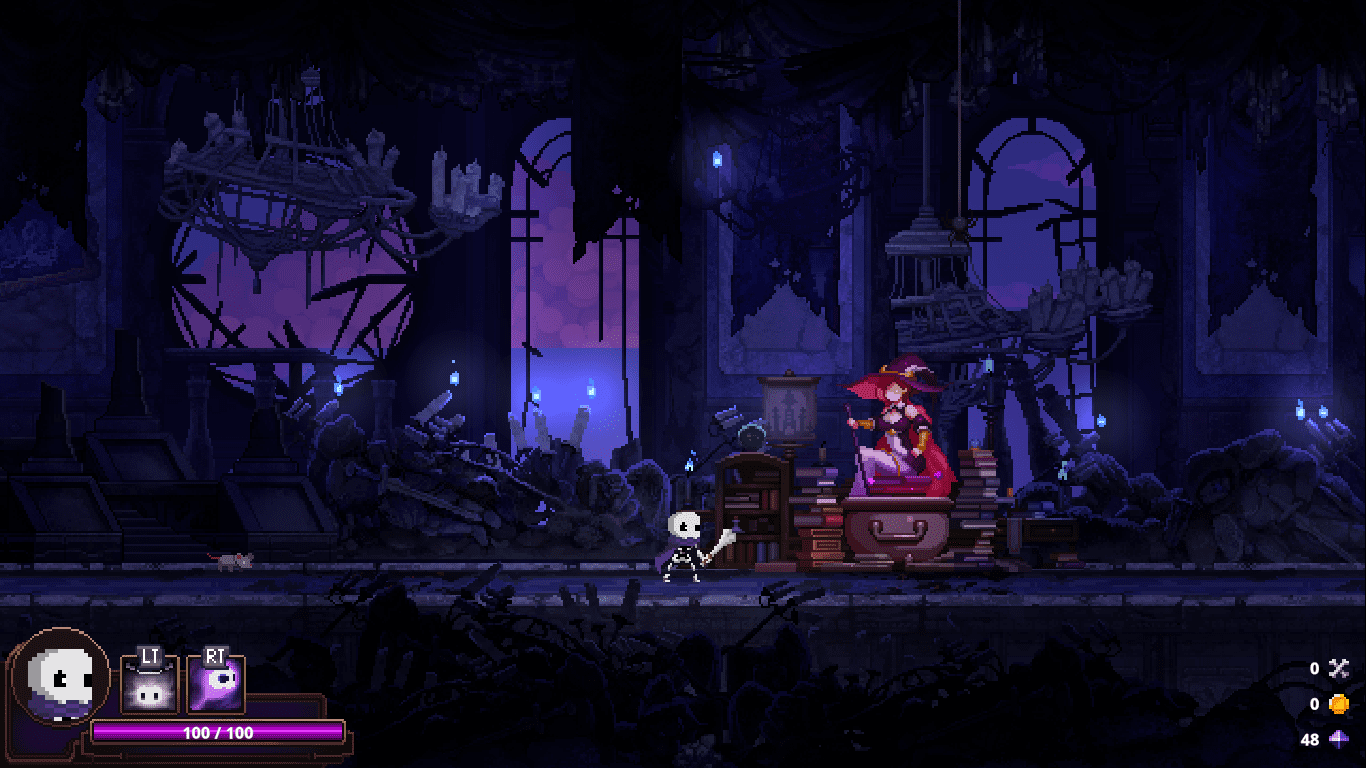Activate the white skull skill icon

(150, 686)
